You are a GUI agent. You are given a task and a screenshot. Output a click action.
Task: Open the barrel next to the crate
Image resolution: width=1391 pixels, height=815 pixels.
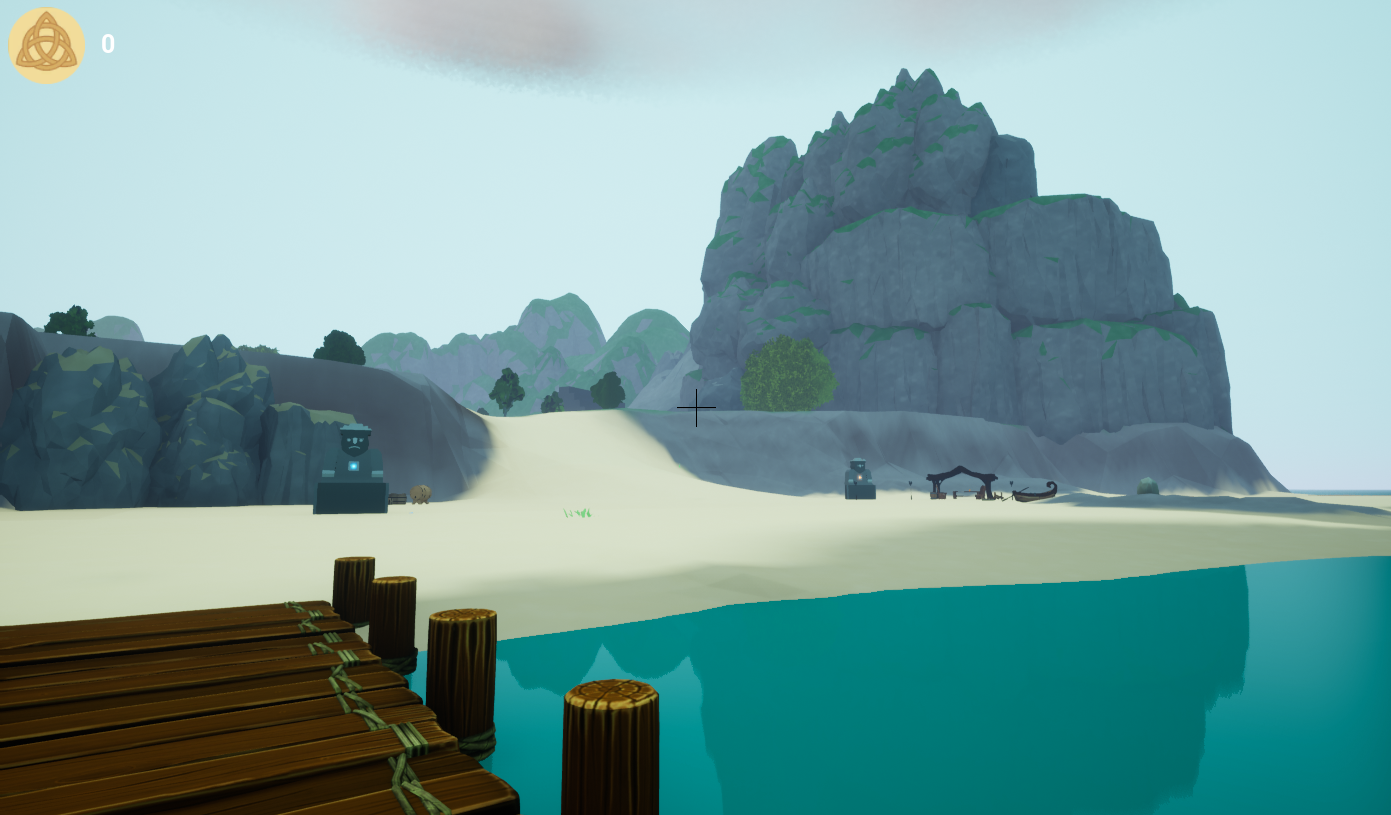pyautogui.click(x=420, y=494)
